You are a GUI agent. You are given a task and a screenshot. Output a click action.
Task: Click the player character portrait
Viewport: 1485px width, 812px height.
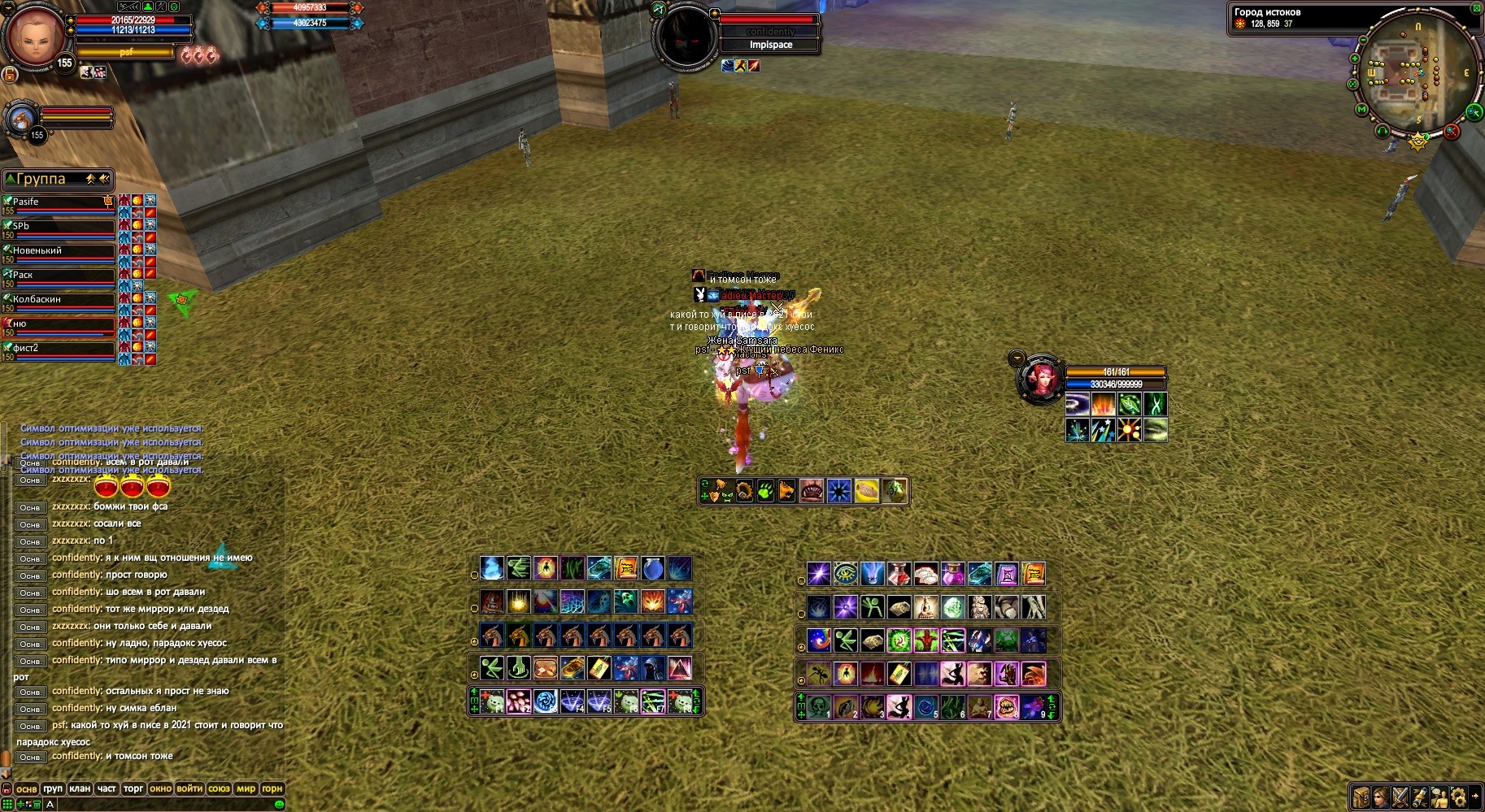(x=36, y=36)
